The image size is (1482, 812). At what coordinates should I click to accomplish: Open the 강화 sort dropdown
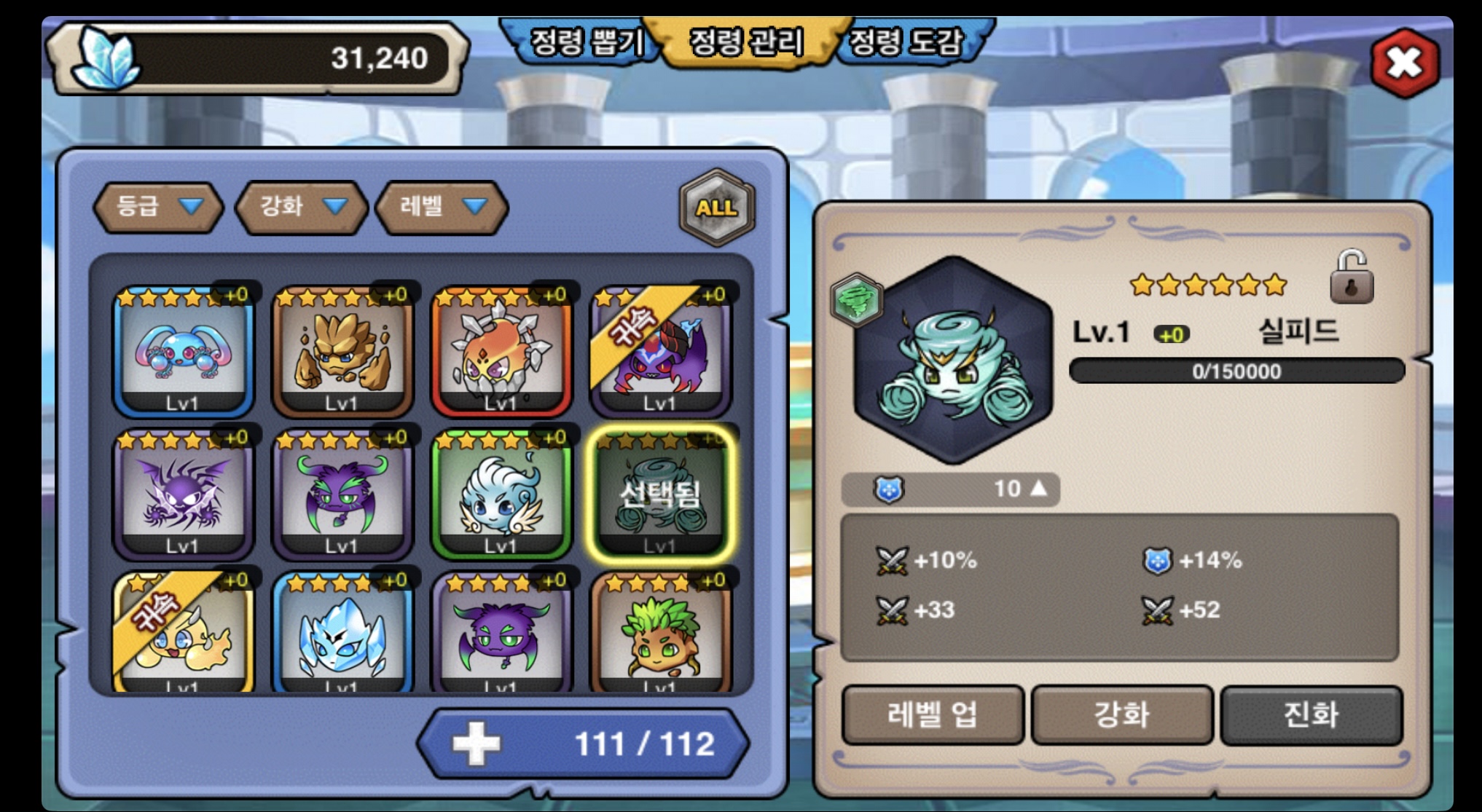click(x=300, y=208)
